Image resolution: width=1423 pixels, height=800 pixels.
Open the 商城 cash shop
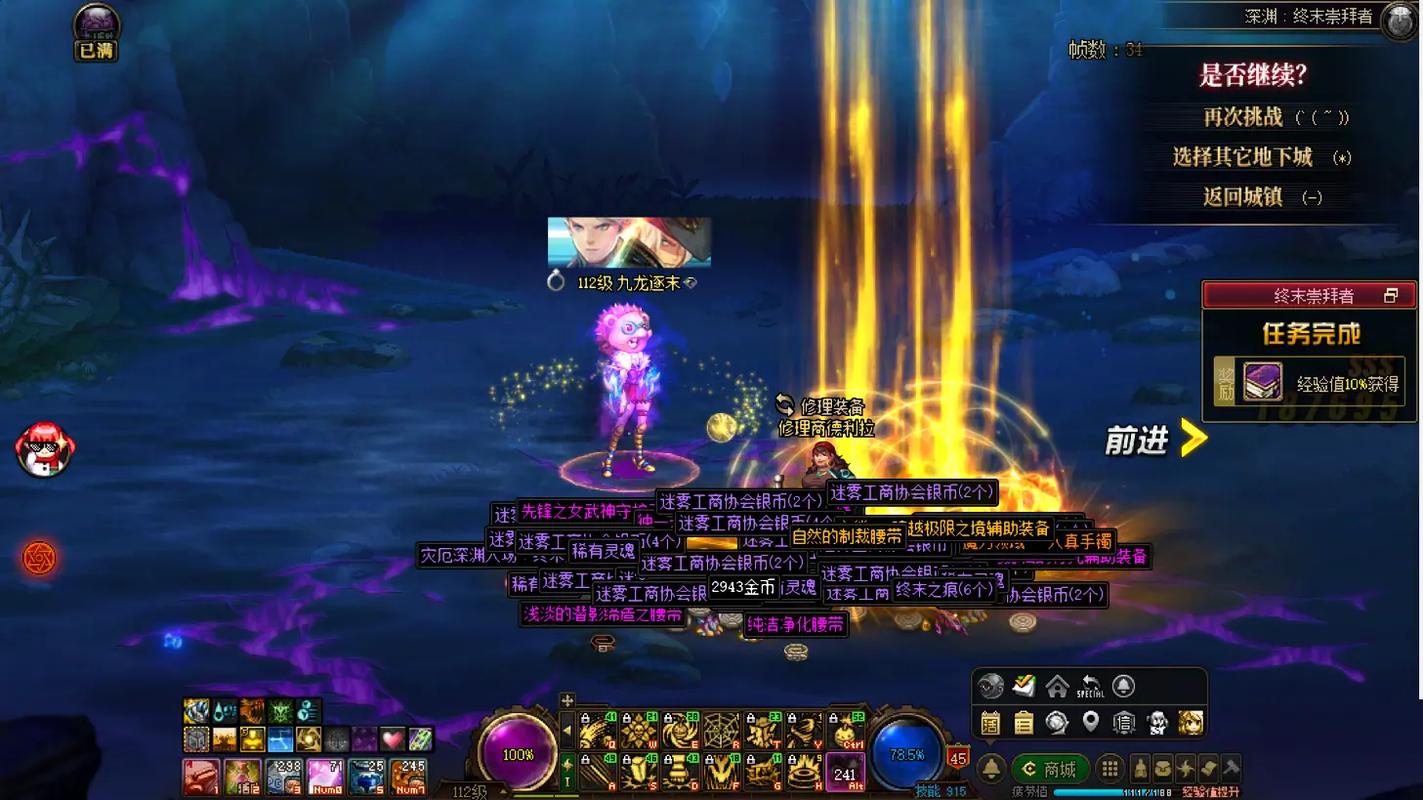[1050, 769]
